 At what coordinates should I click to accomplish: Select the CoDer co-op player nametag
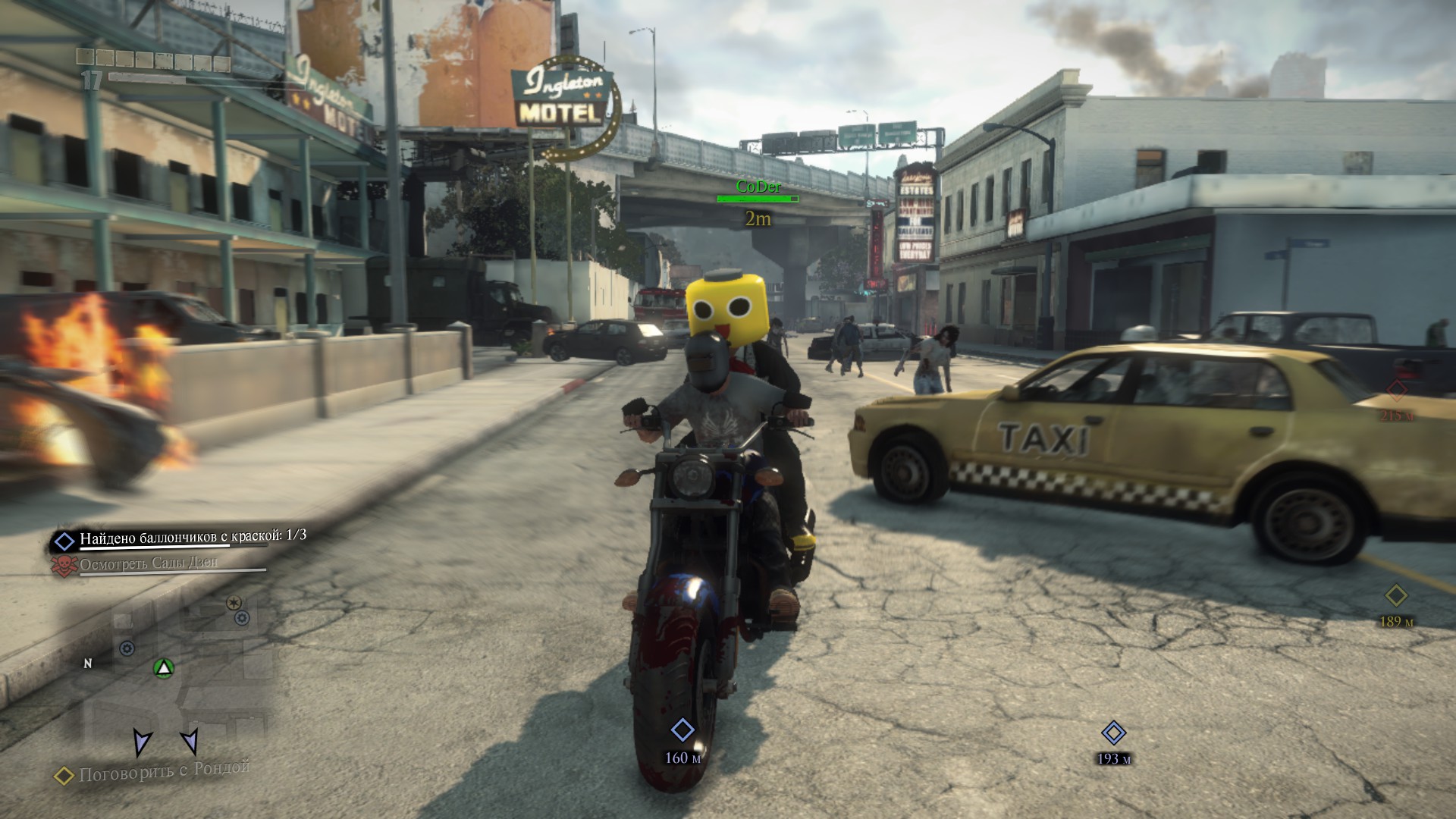(x=758, y=187)
